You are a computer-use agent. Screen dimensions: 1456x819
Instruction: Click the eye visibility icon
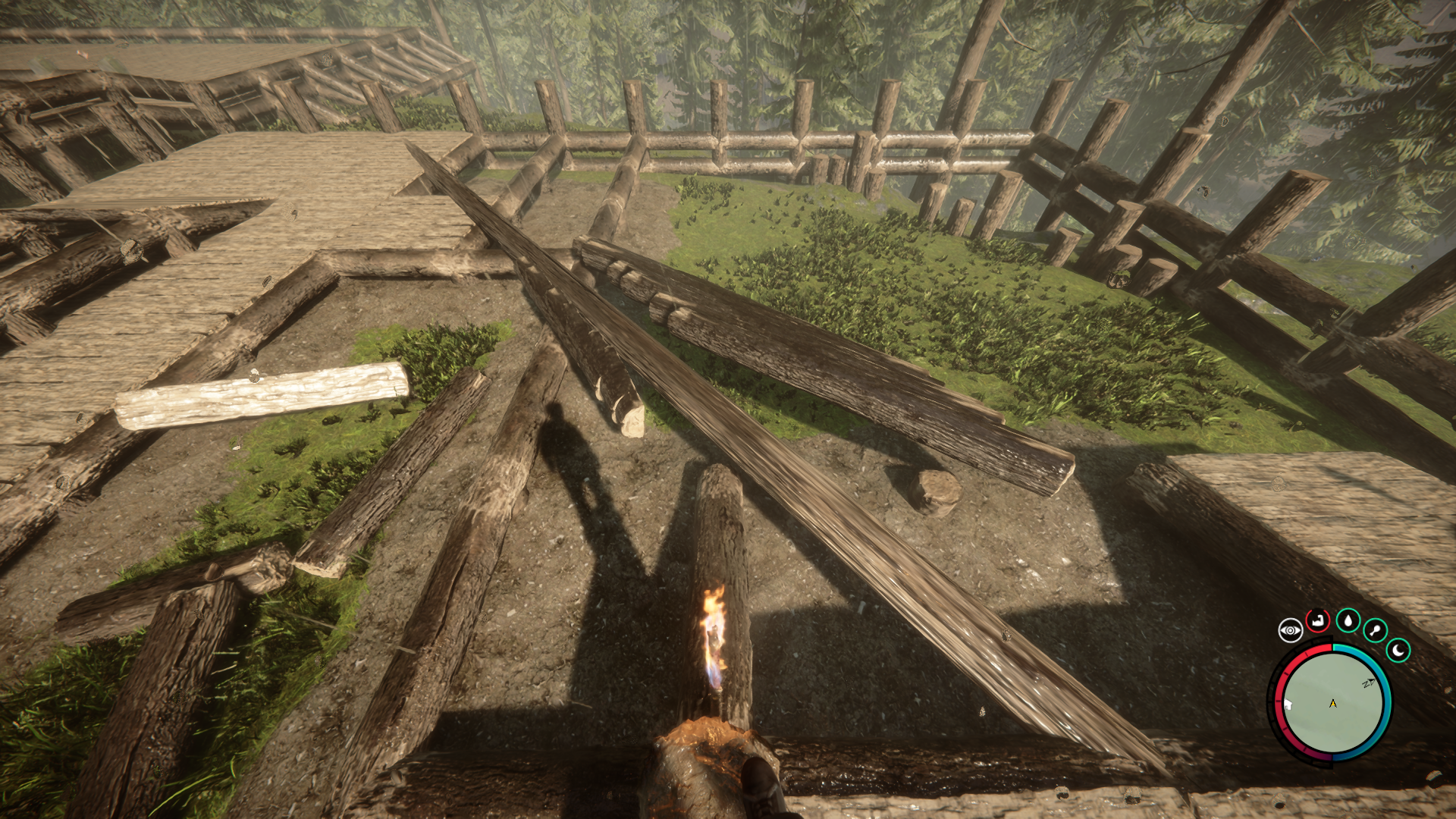point(1290,630)
